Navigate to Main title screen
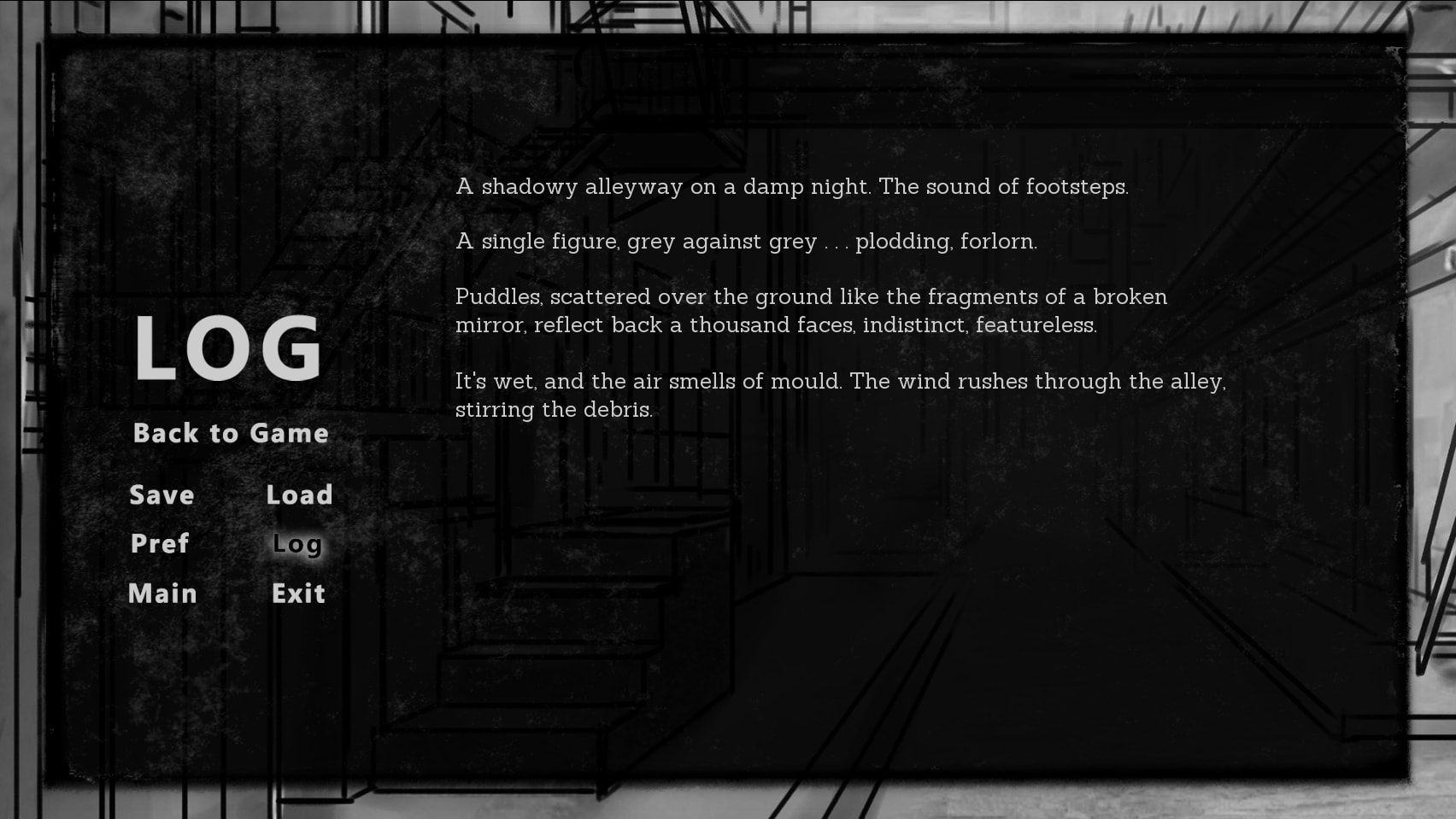This screenshot has height=819, width=1456. [x=164, y=594]
